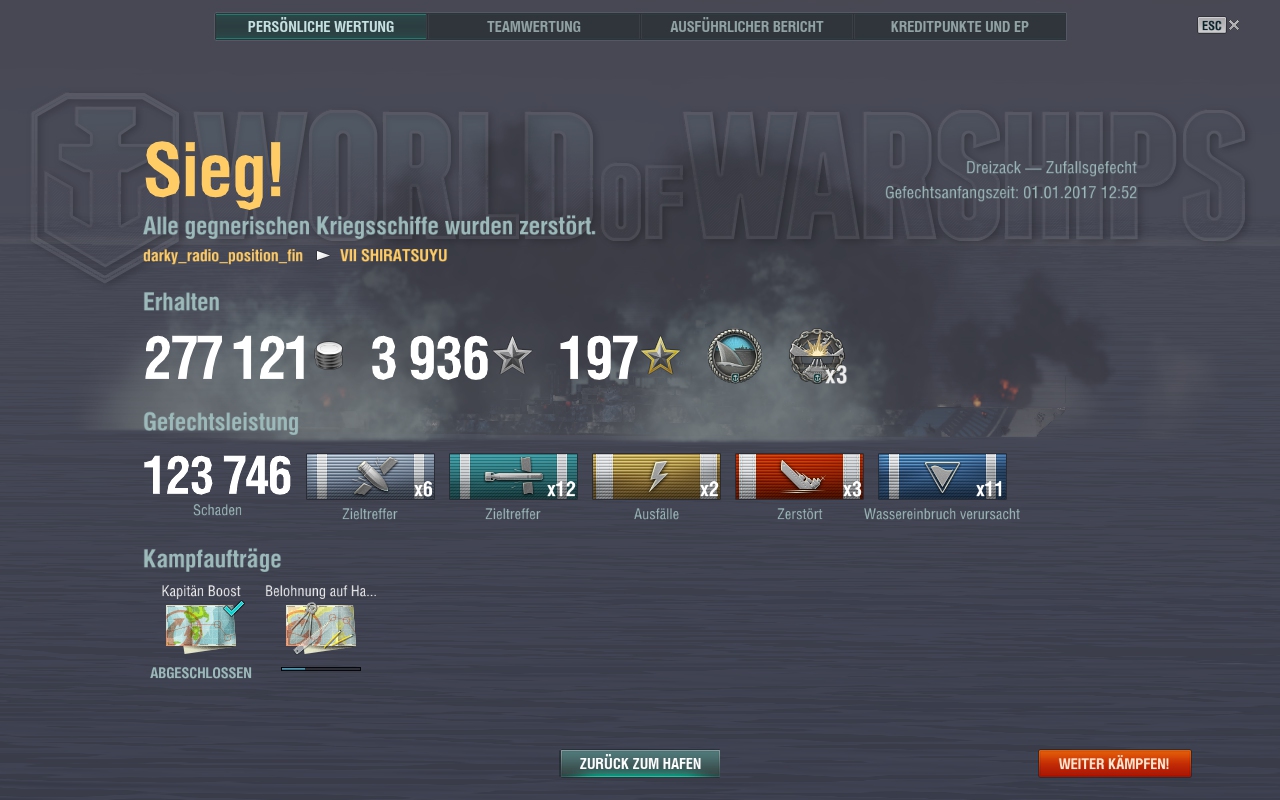Select the Belohnung auf Ha... mission tile
1280x800 pixels.
point(321,627)
